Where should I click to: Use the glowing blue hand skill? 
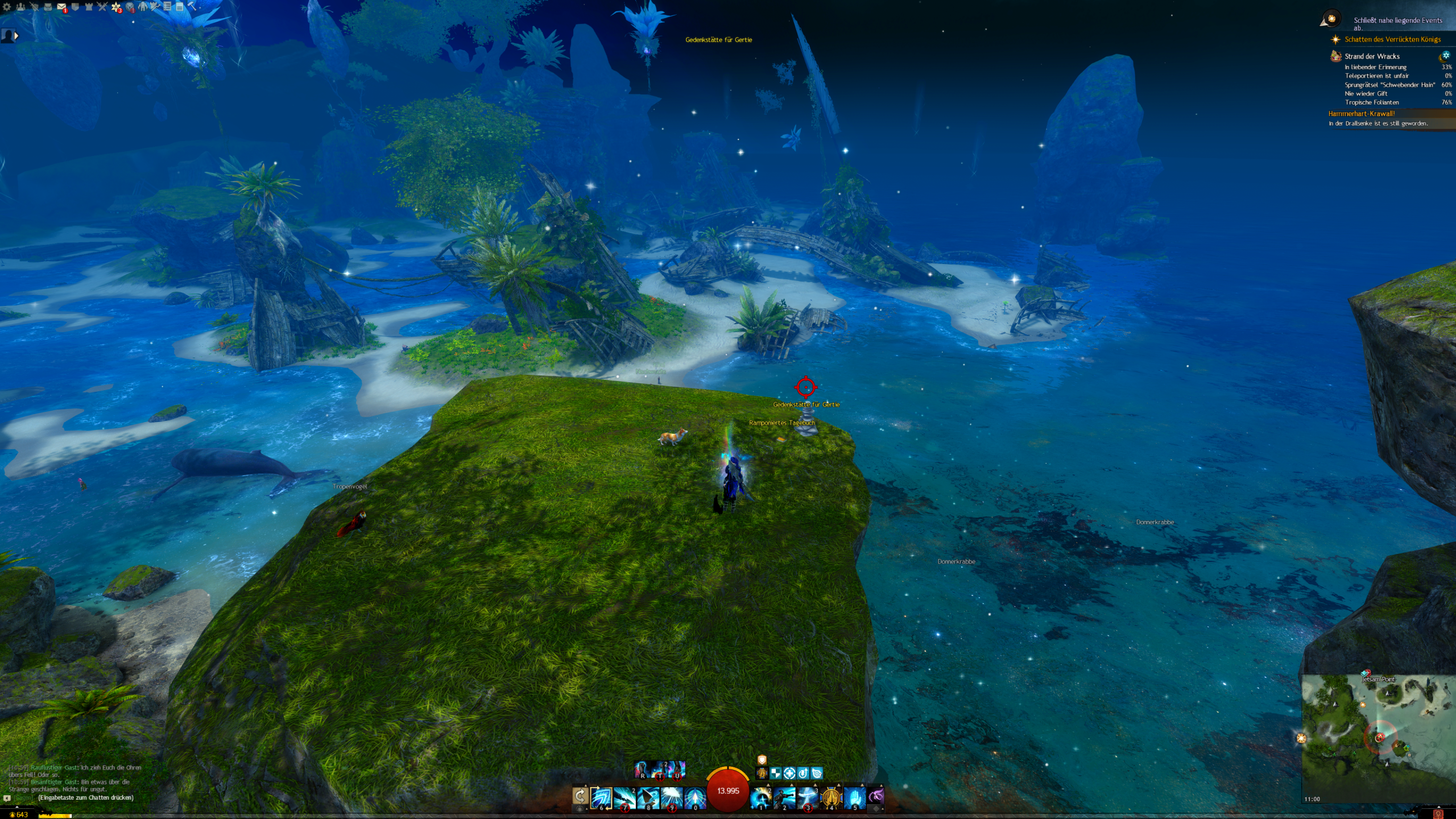pos(854,798)
